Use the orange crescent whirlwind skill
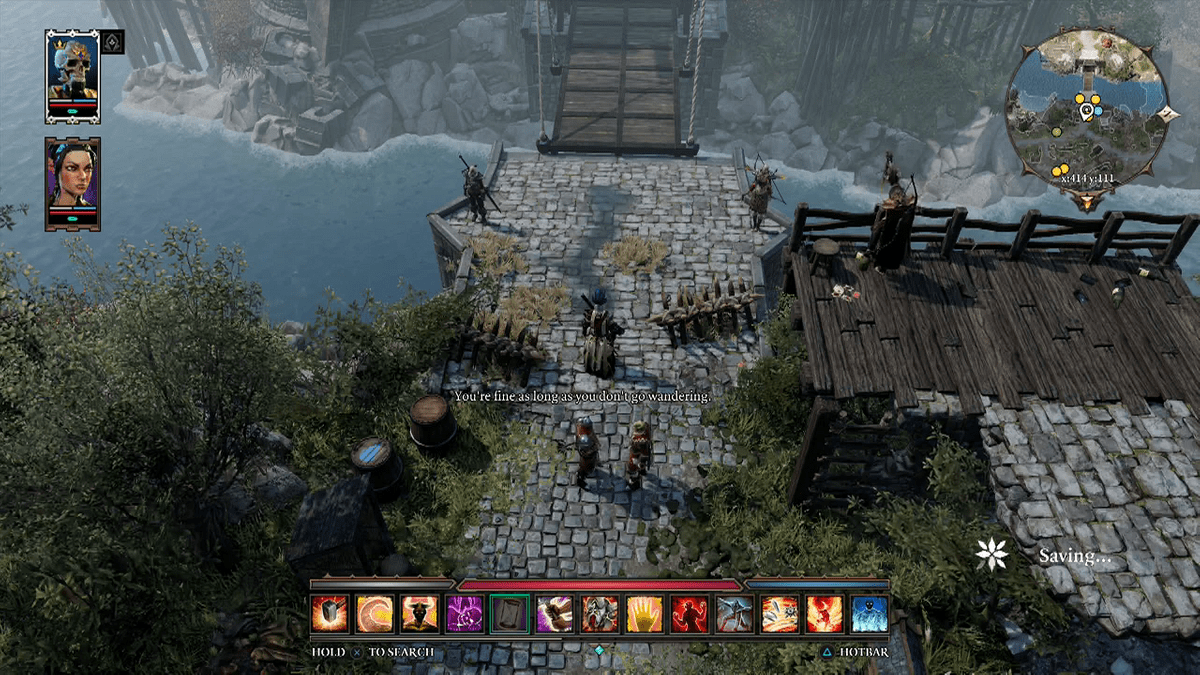 click(374, 613)
